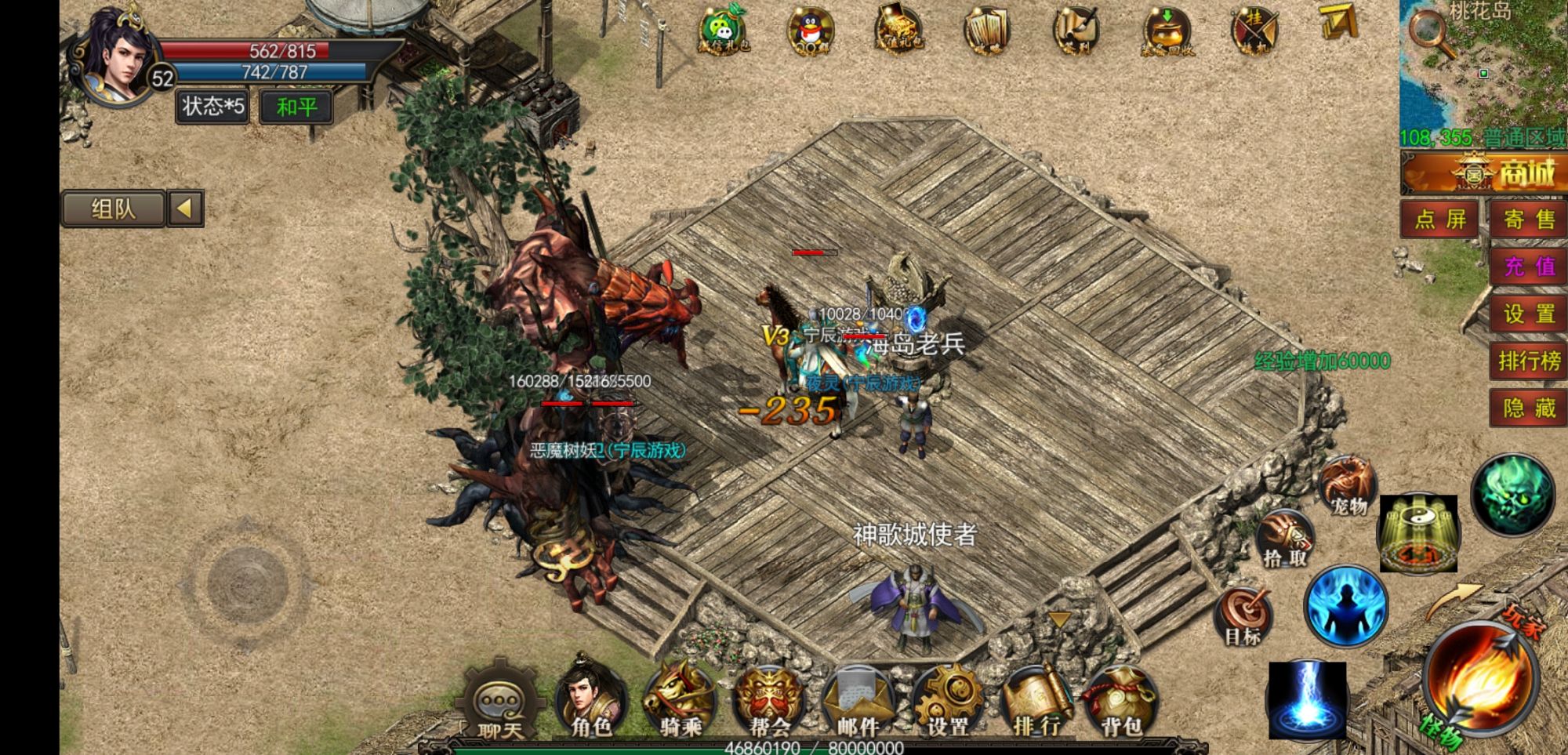Open the 充值 recharge menu
The height and width of the screenshot is (755, 1568).
pos(1529,267)
